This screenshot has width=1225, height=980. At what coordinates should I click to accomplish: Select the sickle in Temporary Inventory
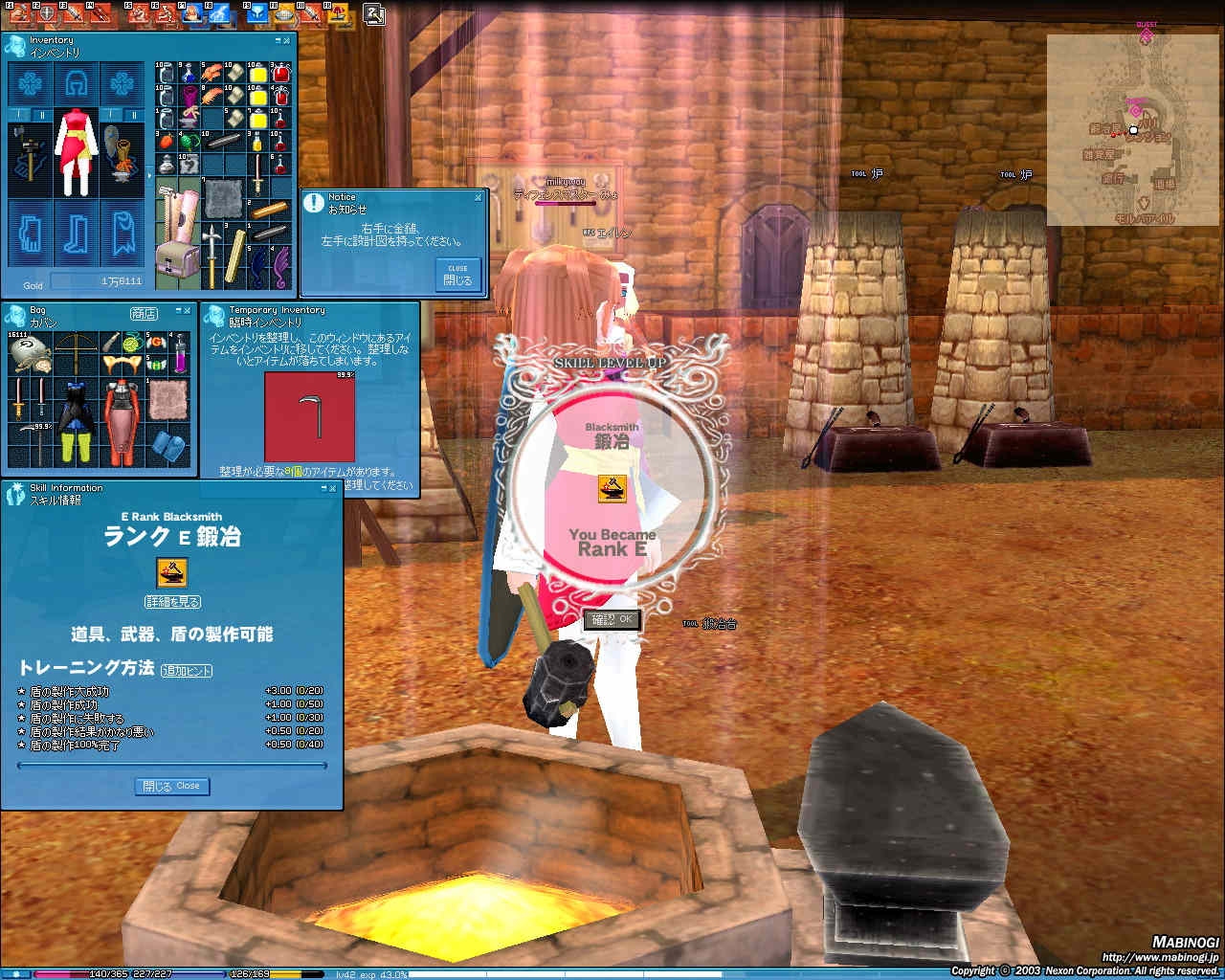309,415
